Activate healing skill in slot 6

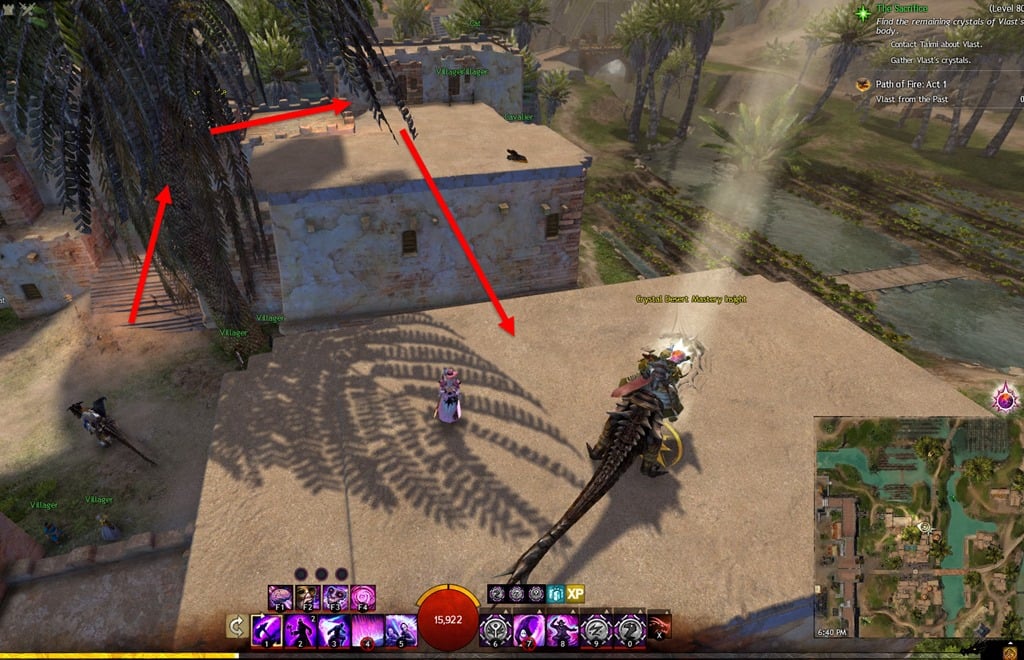coord(496,630)
